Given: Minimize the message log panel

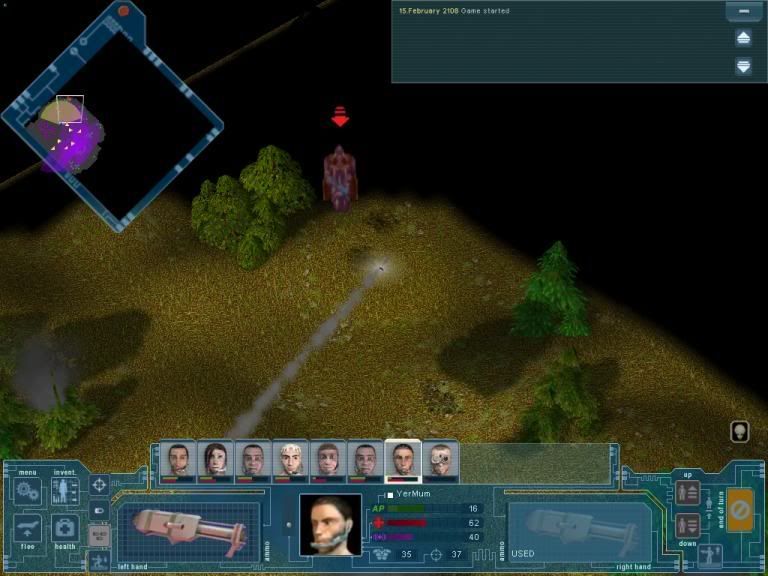Looking at the screenshot, I should (743, 12).
